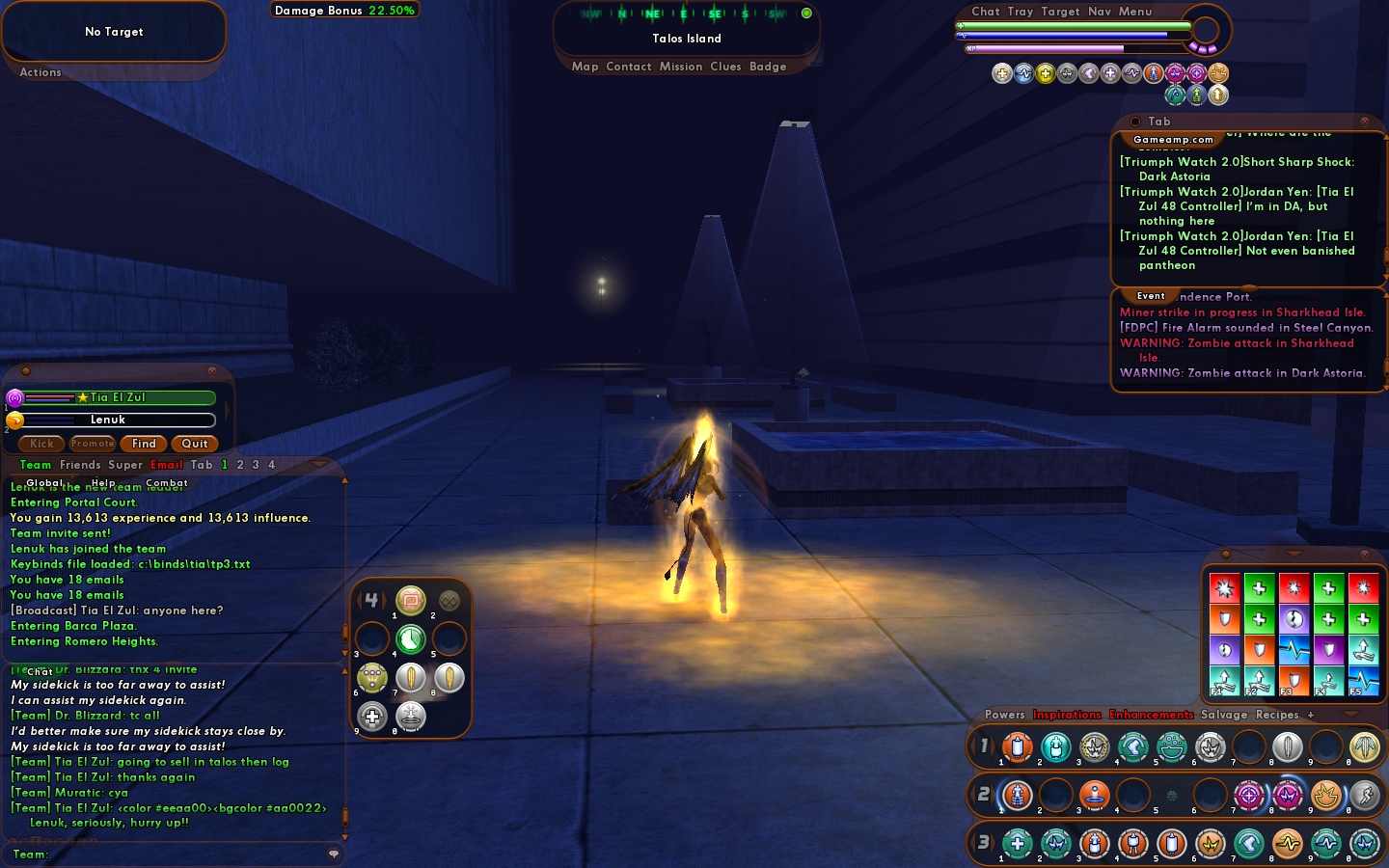This screenshot has height=868, width=1389.
Task: Open the Menu in the top bar
Action: pos(1135,12)
